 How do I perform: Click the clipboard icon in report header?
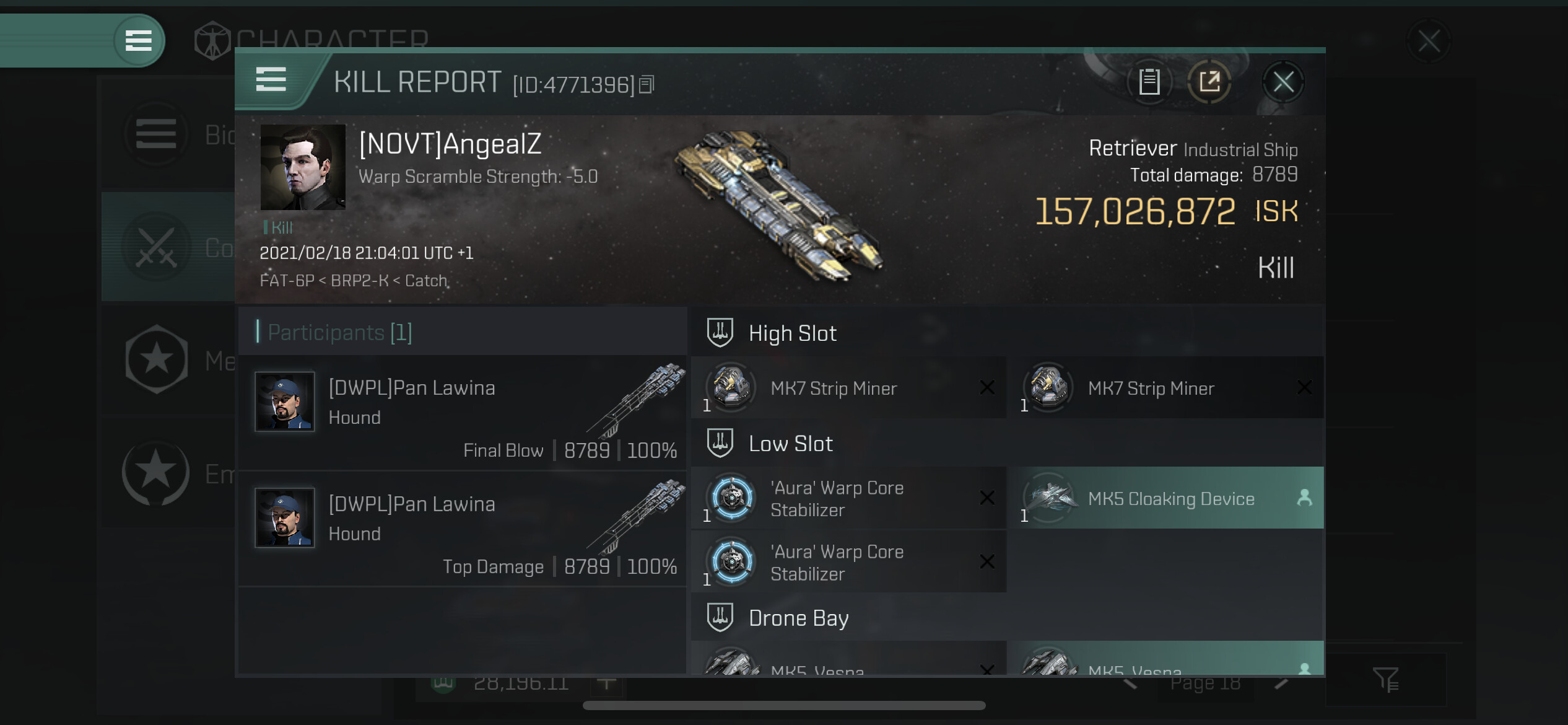click(1149, 82)
